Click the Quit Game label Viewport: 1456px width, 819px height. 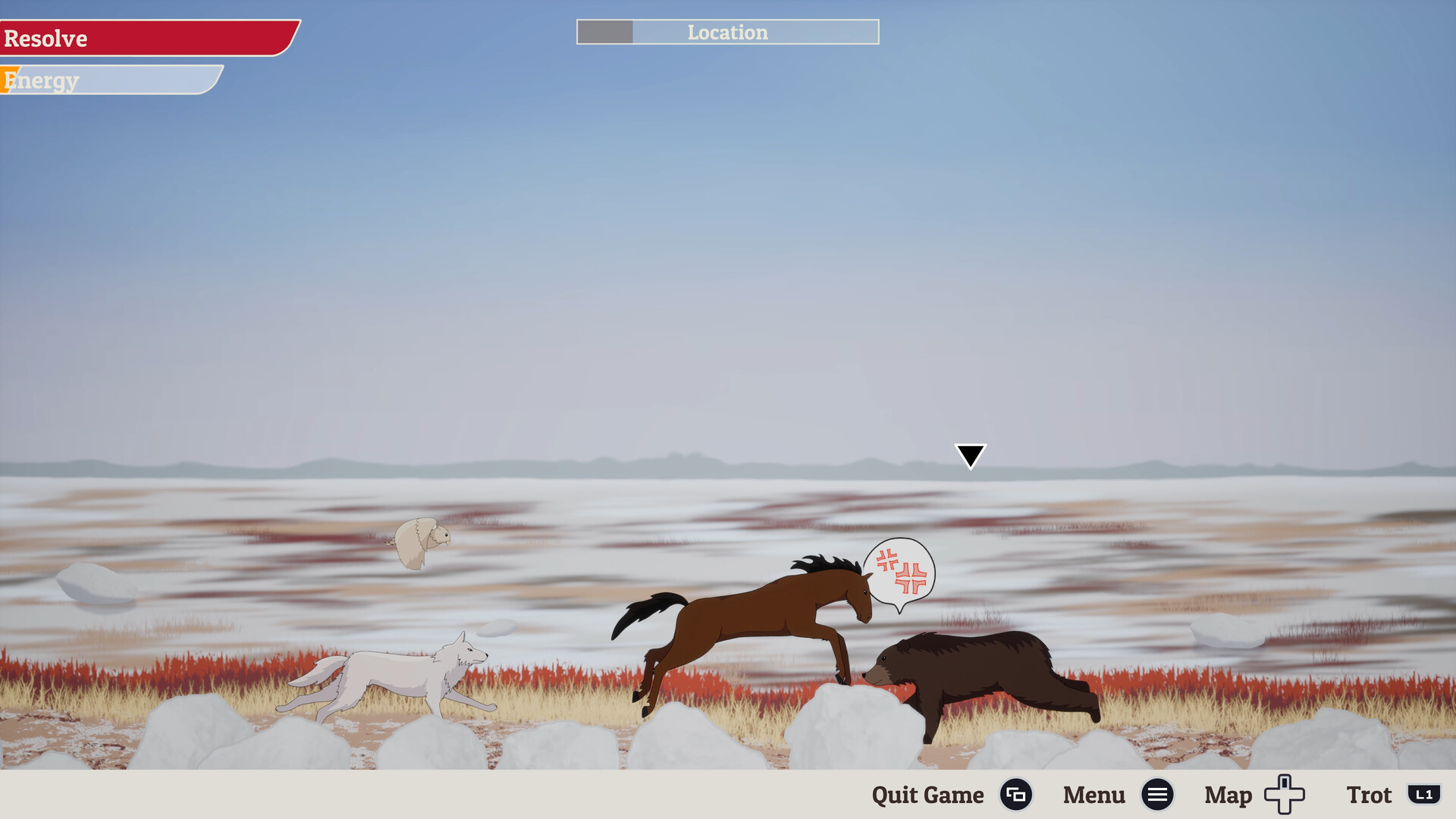[x=927, y=795]
